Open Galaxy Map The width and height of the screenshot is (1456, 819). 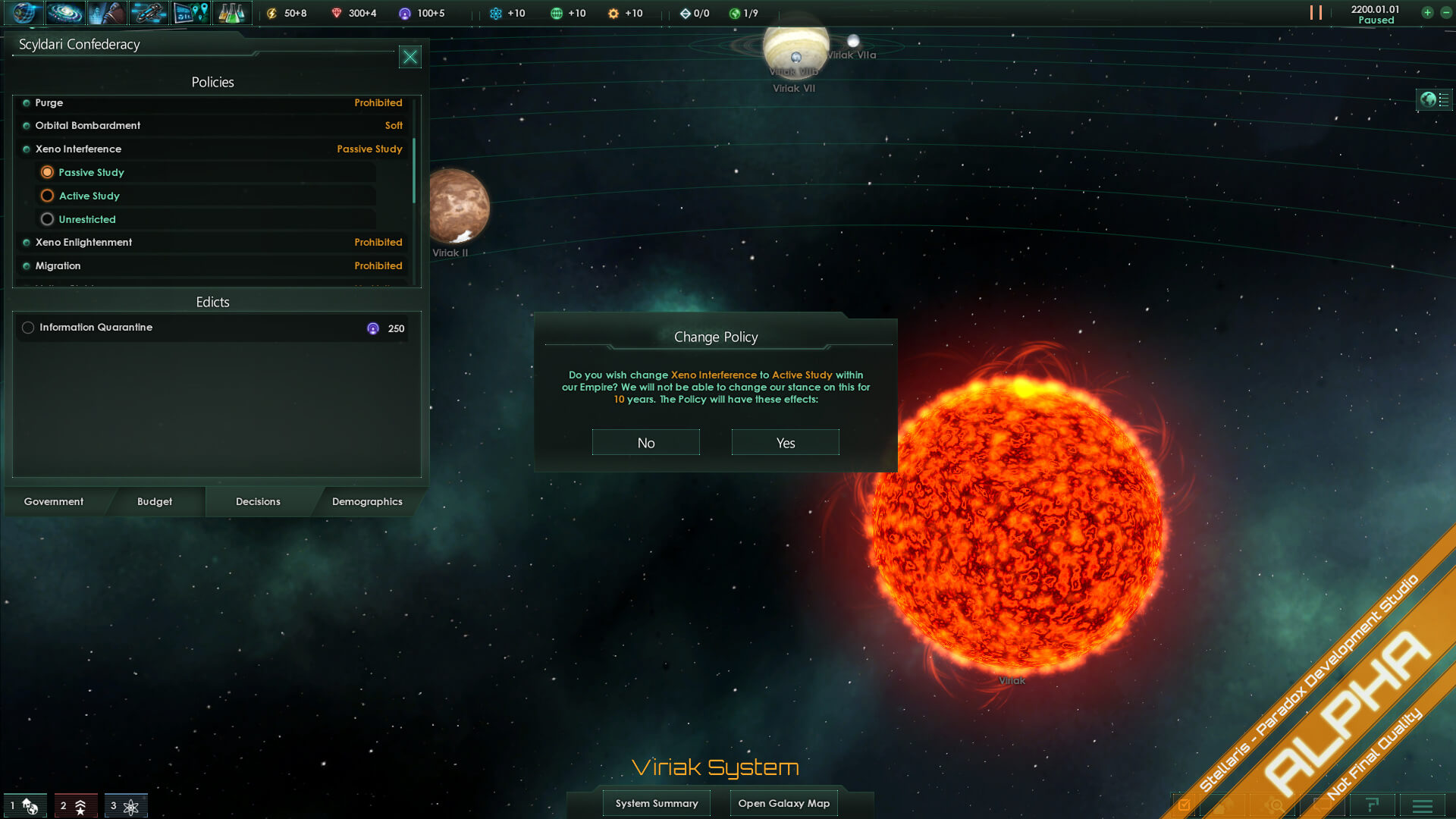(783, 803)
